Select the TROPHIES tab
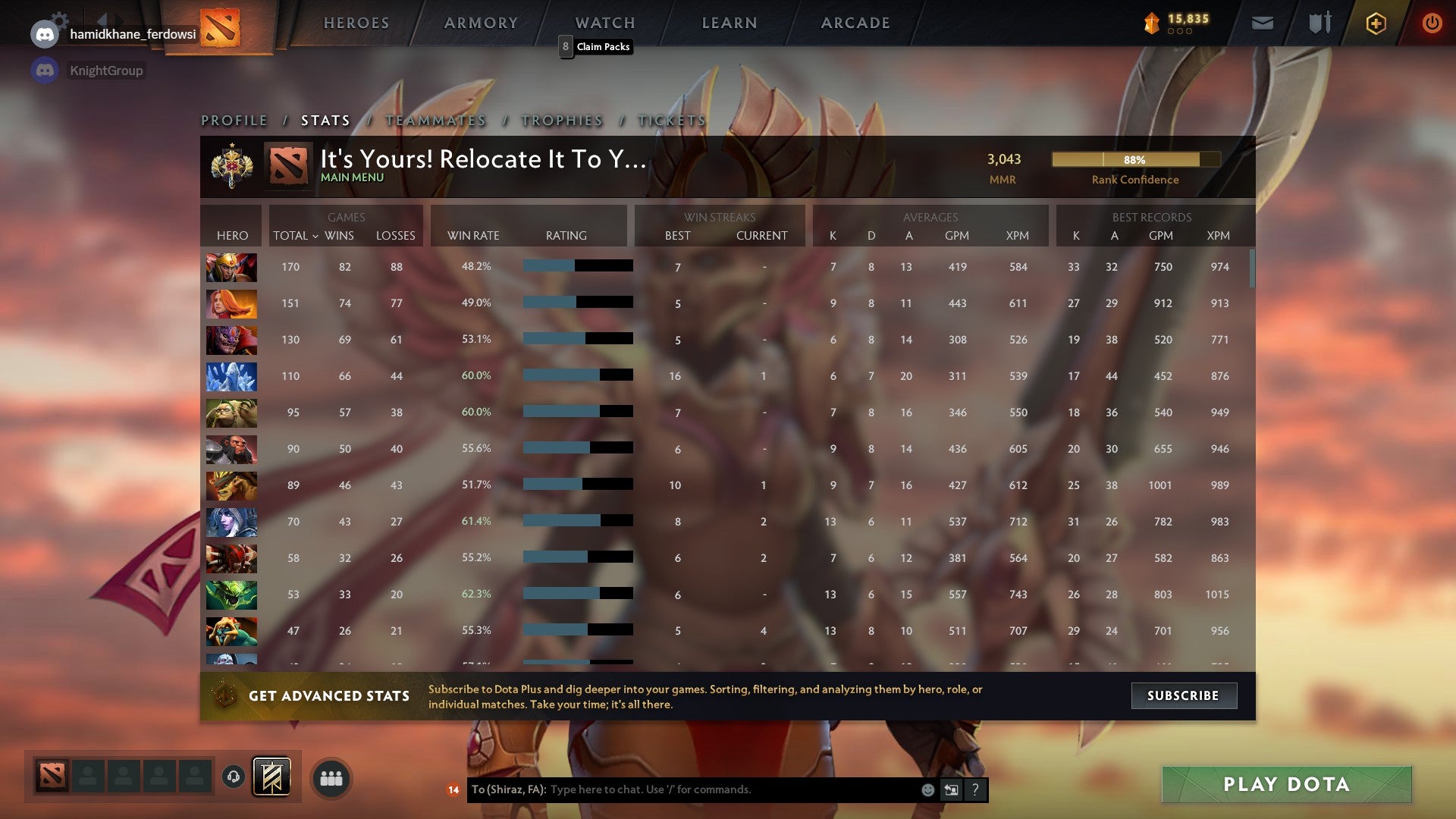This screenshot has height=819, width=1456. 561,120
